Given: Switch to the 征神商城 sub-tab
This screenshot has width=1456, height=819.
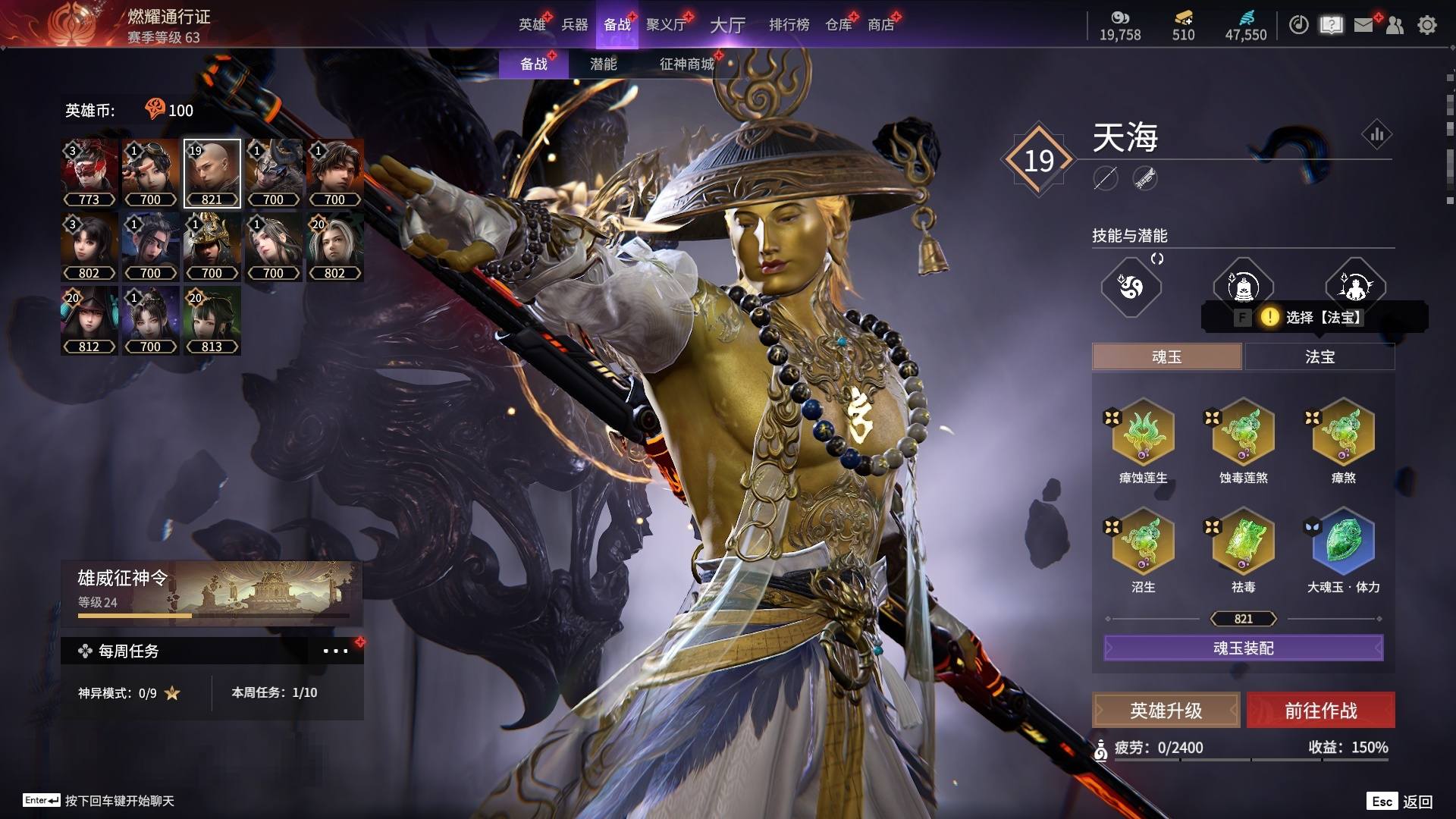Looking at the screenshot, I should coord(687,64).
